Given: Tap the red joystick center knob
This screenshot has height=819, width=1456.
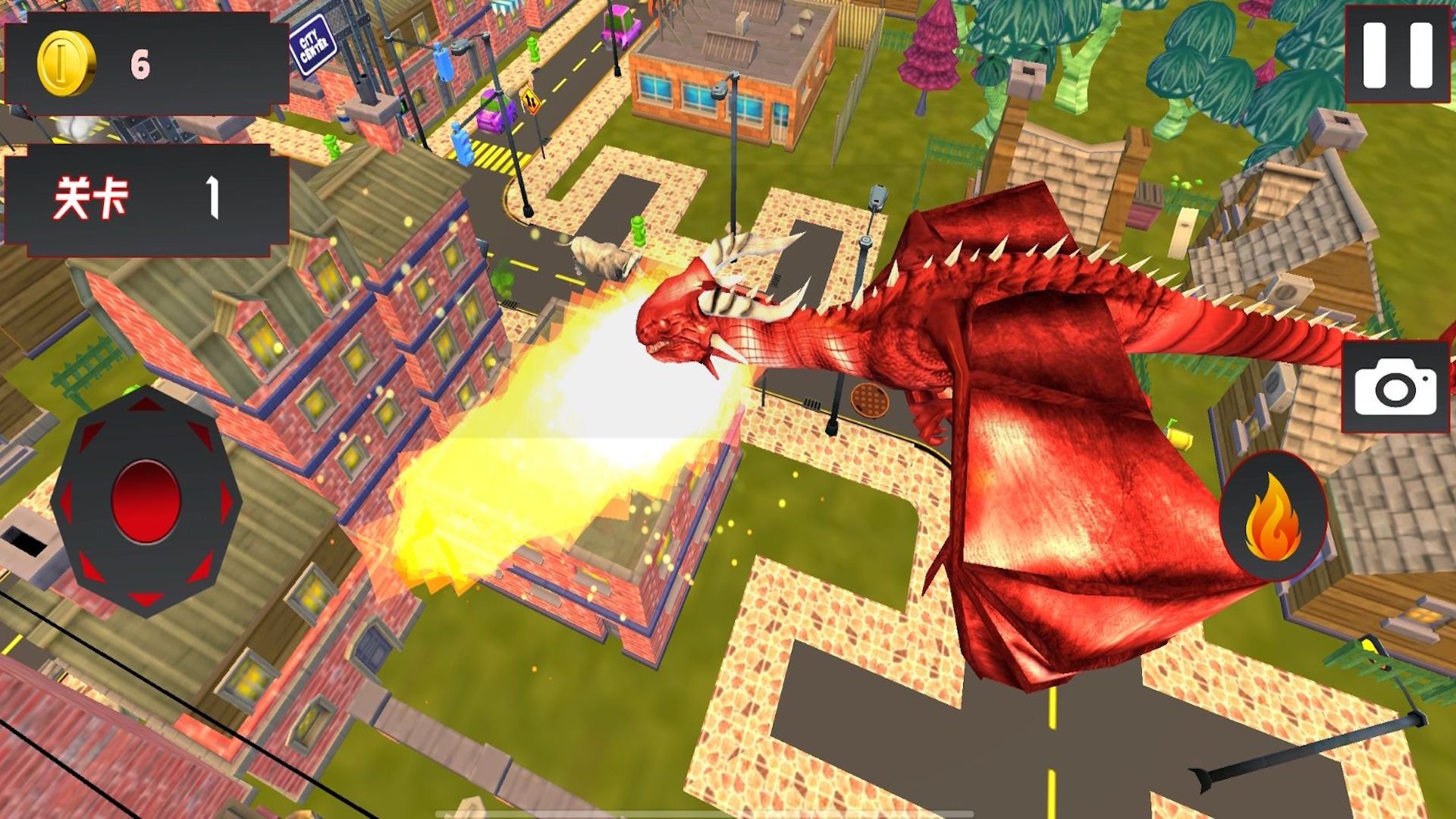Looking at the screenshot, I should (146, 501).
